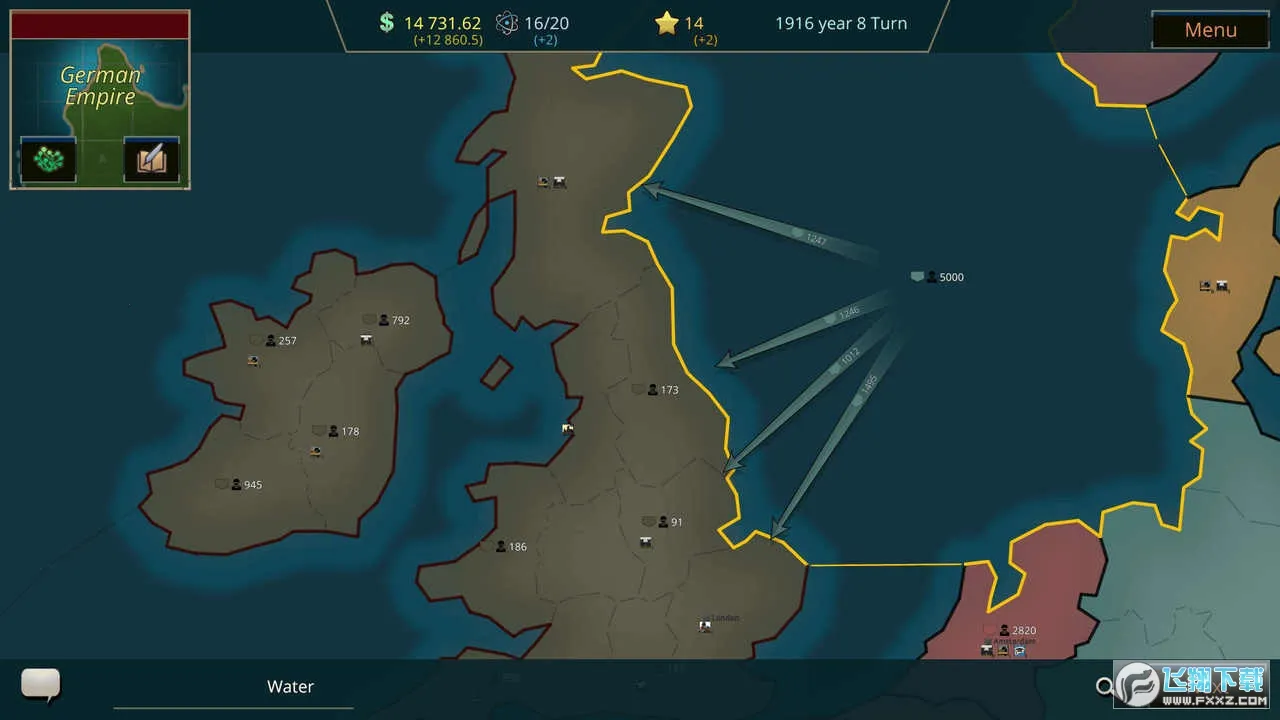
Task: Open the Menu button
Action: click(x=1210, y=30)
